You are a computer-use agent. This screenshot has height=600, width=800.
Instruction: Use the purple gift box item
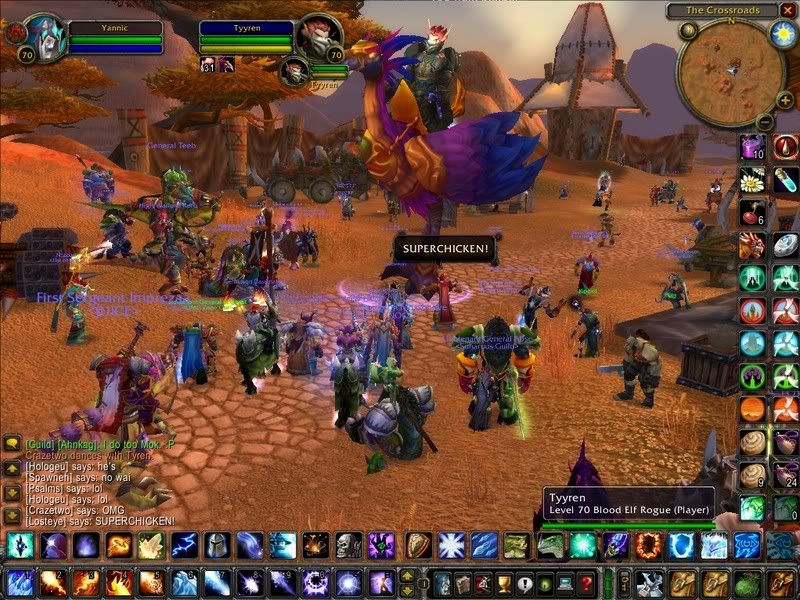[x=753, y=148]
